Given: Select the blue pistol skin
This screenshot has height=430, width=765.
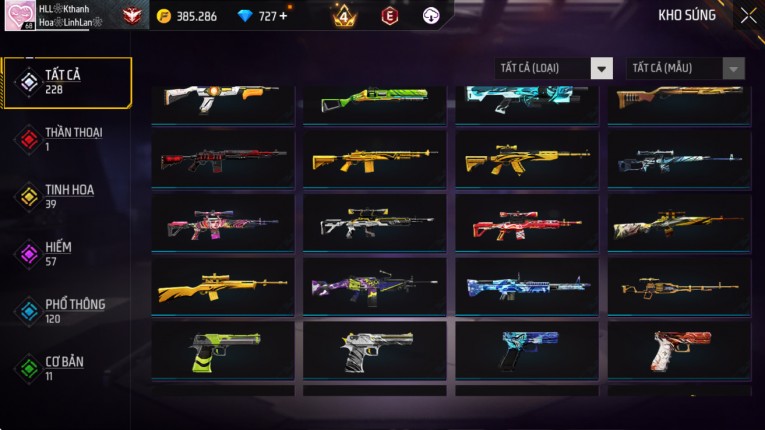Looking at the screenshot, I should tap(526, 351).
